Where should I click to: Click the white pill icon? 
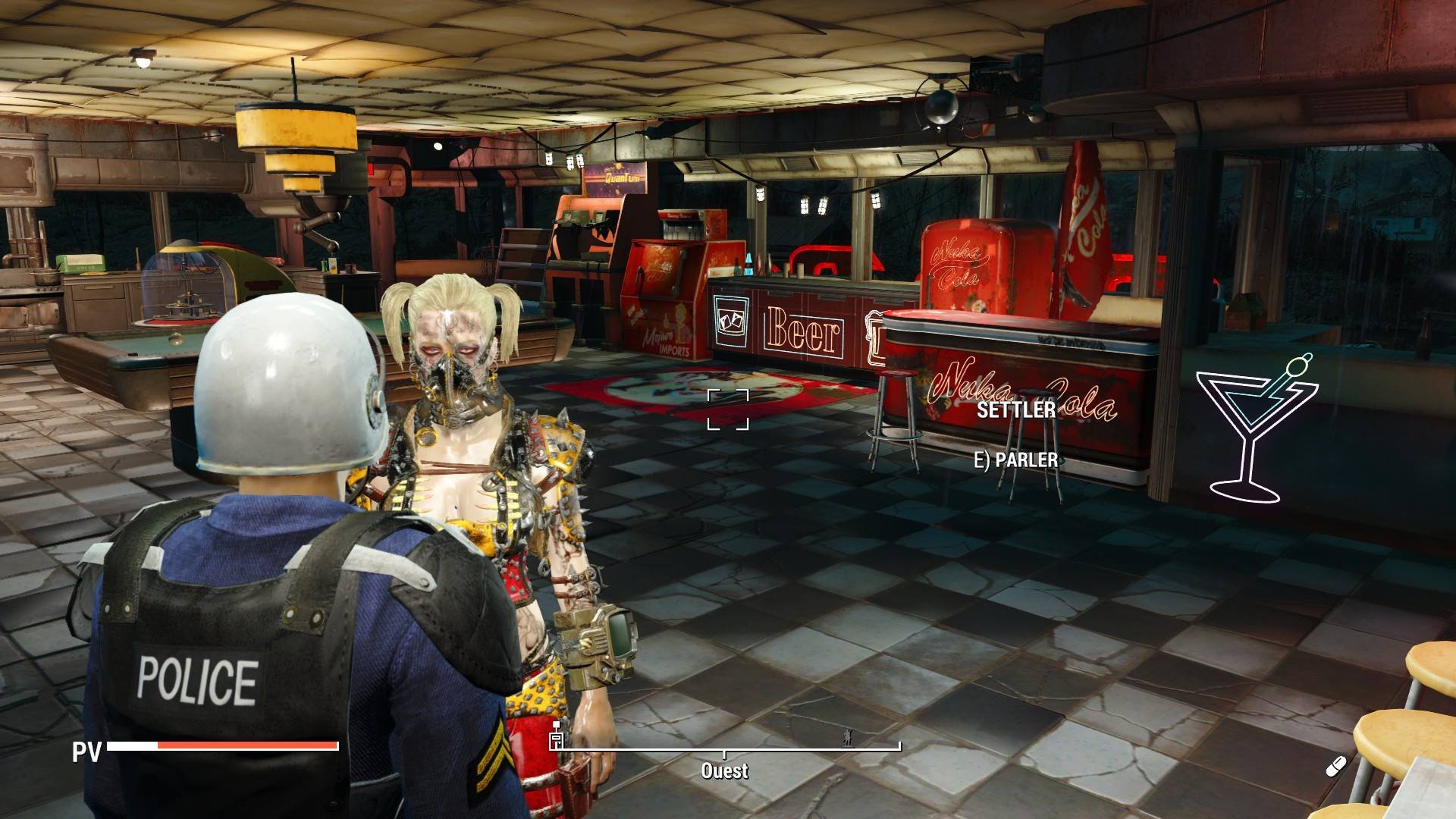click(1335, 767)
